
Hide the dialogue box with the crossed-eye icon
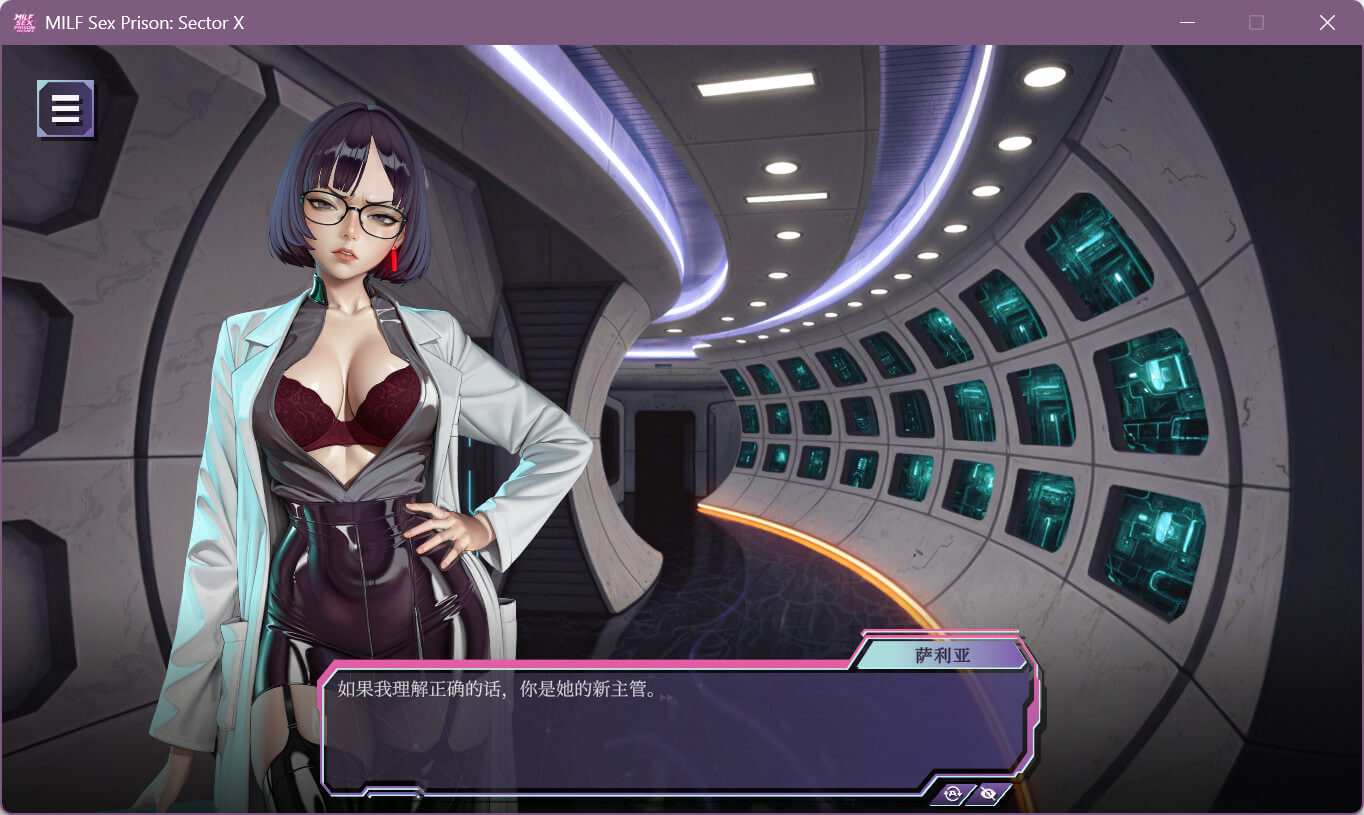(988, 794)
